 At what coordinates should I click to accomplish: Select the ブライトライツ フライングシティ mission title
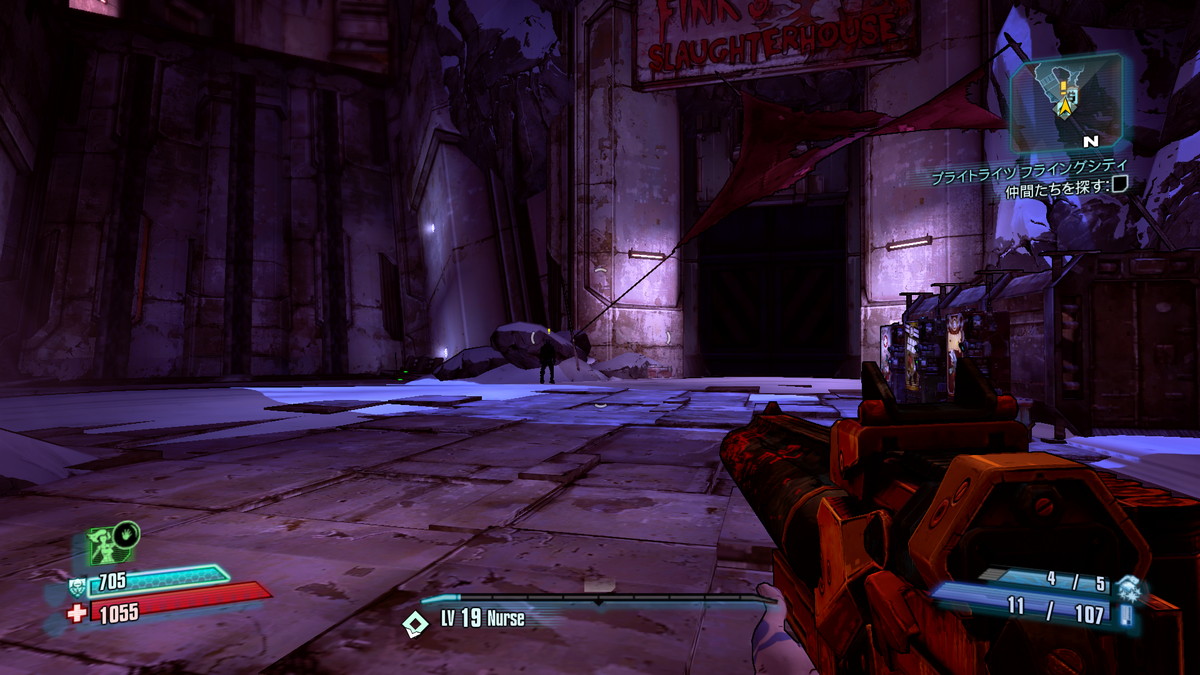pos(1028,167)
